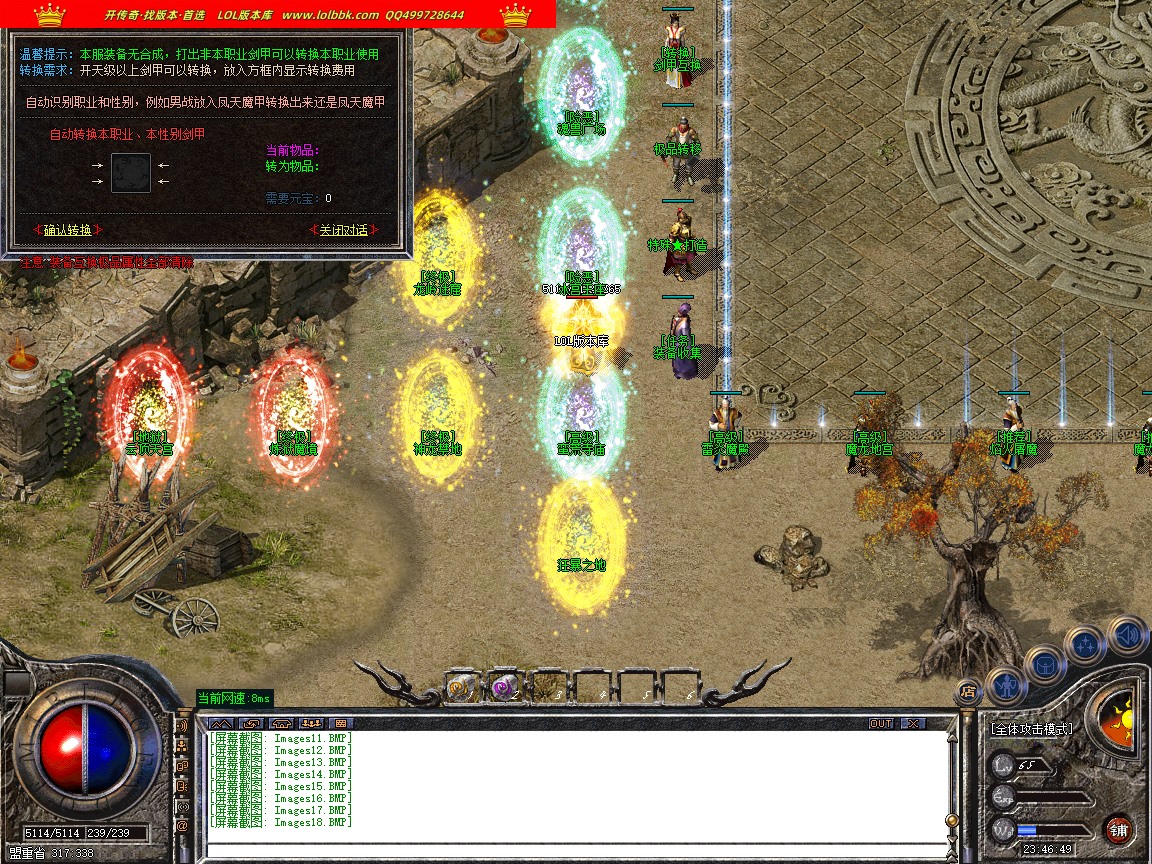Open the 店 shop button
Viewport: 1152px width, 864px height.
967,690
